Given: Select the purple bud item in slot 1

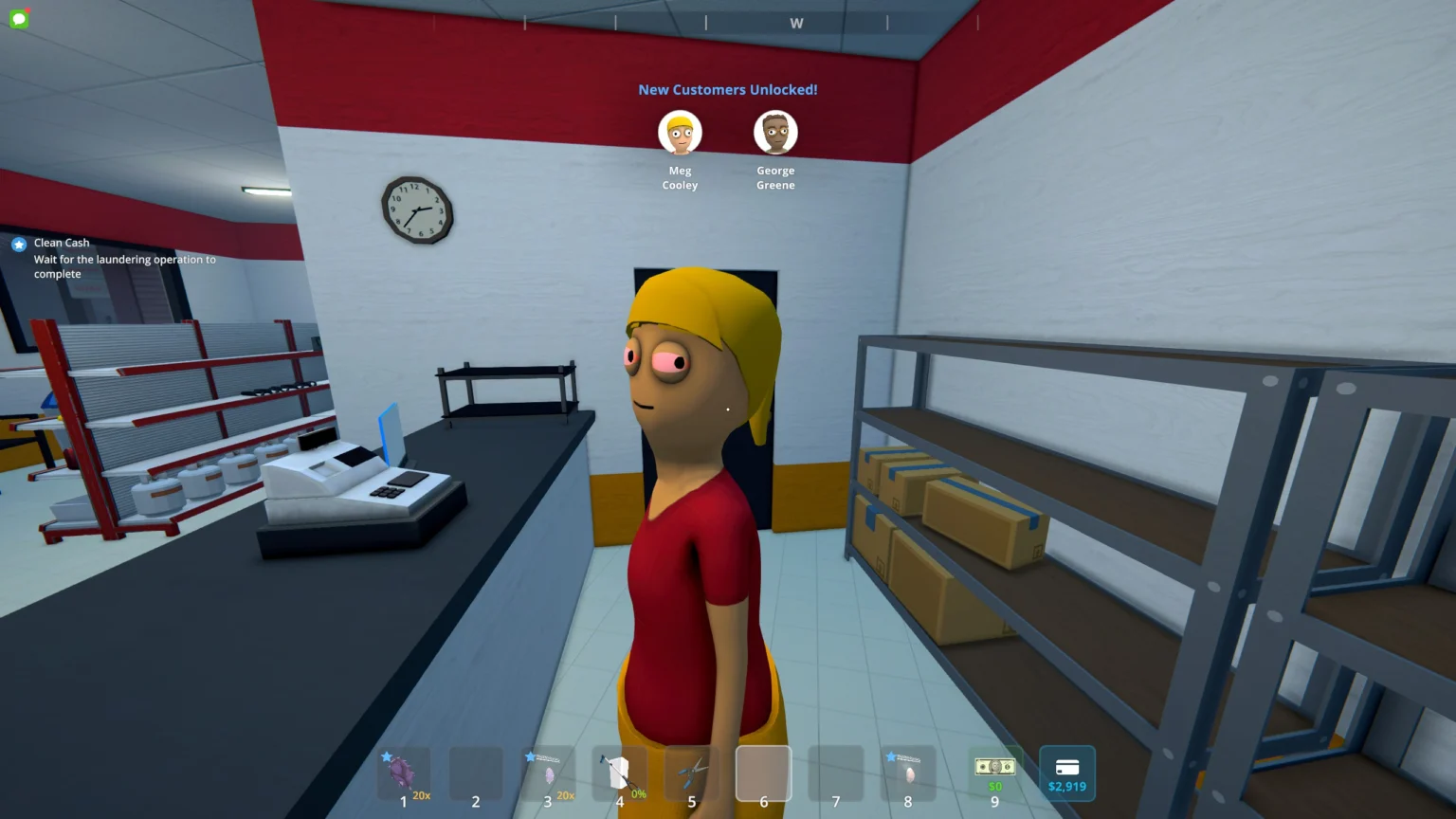Looking at the screenshot, I should click(x=403, y=773).
